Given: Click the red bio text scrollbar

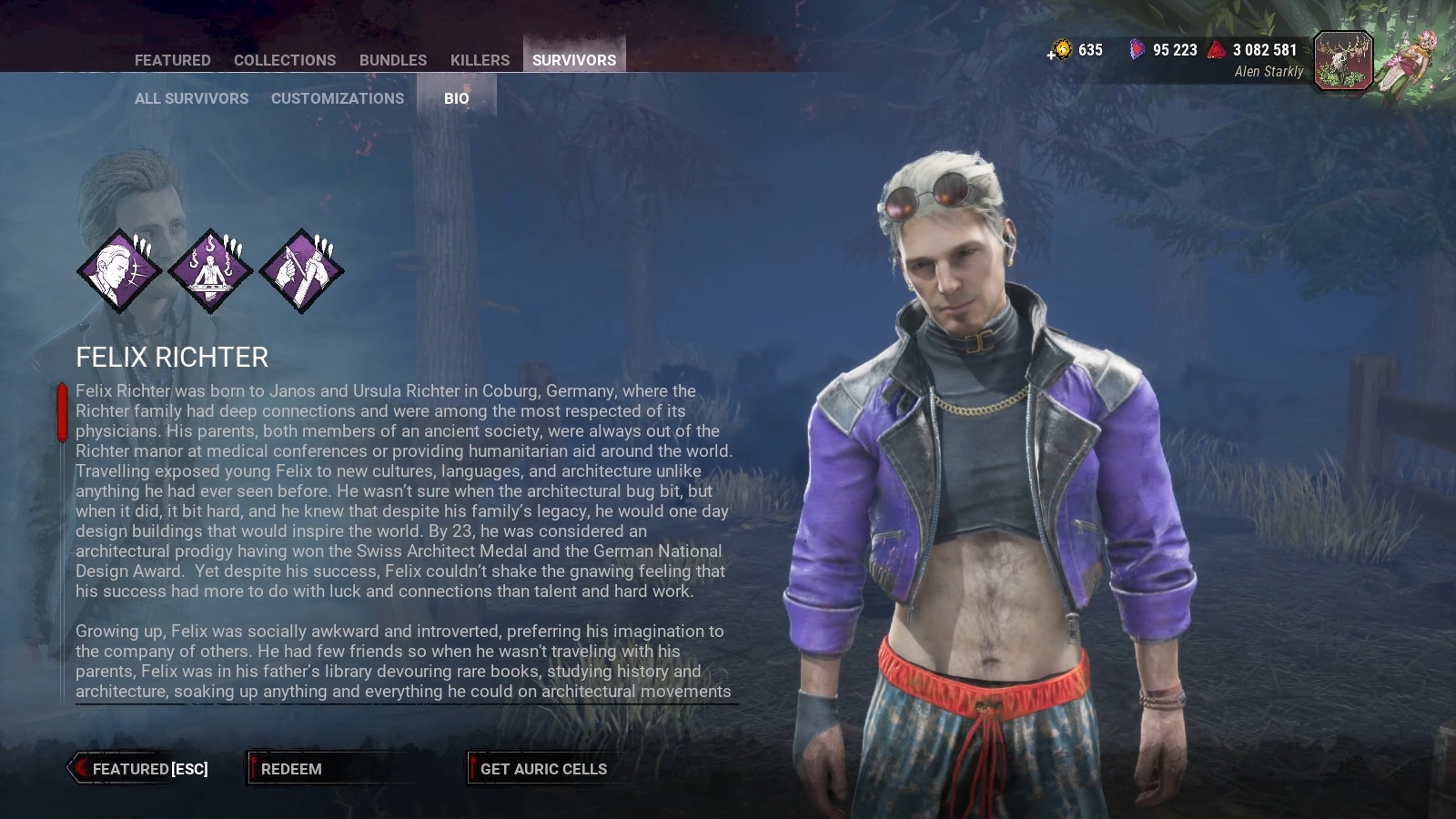Looking at the screenshot, I should [62, 413].
